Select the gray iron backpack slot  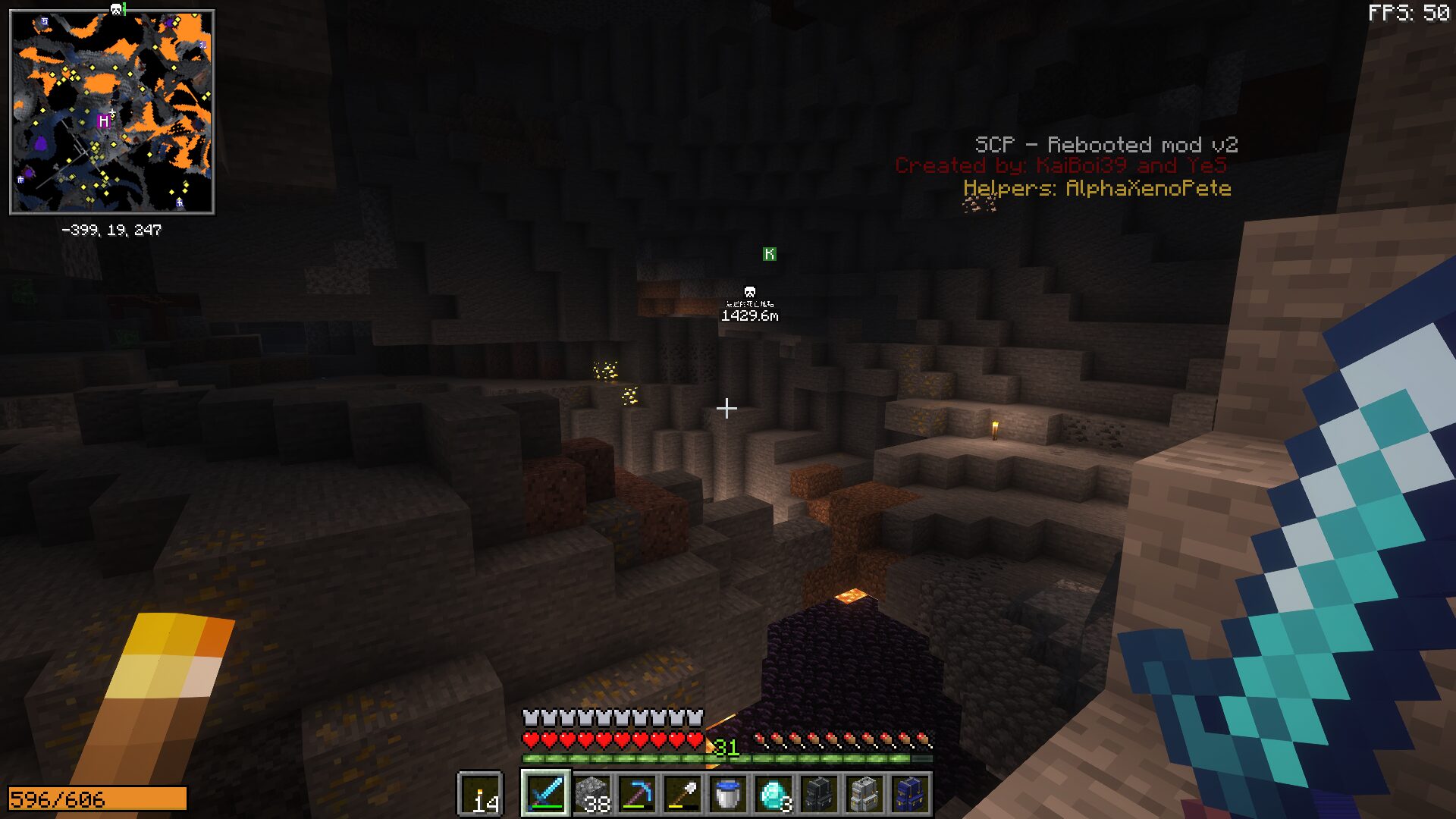864,794
